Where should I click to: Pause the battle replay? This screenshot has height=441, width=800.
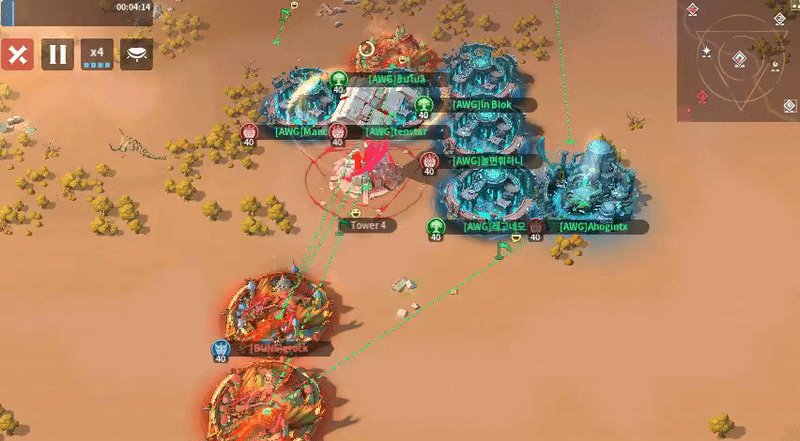[57, 54]
